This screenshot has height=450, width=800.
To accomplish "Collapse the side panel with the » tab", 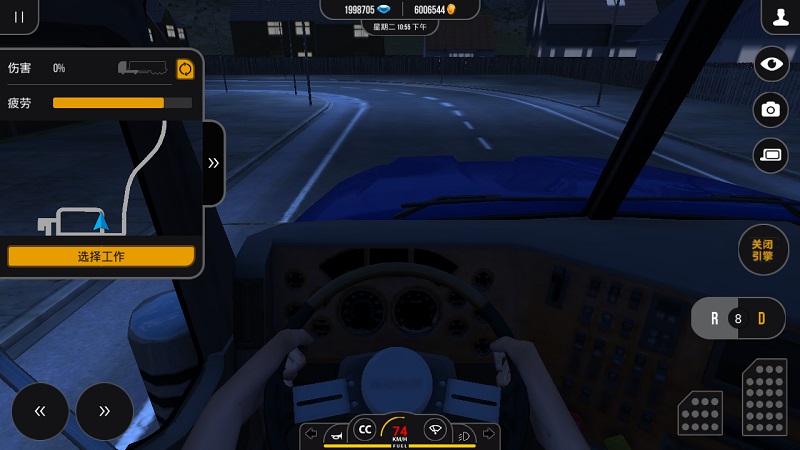I will pos(213,163).
